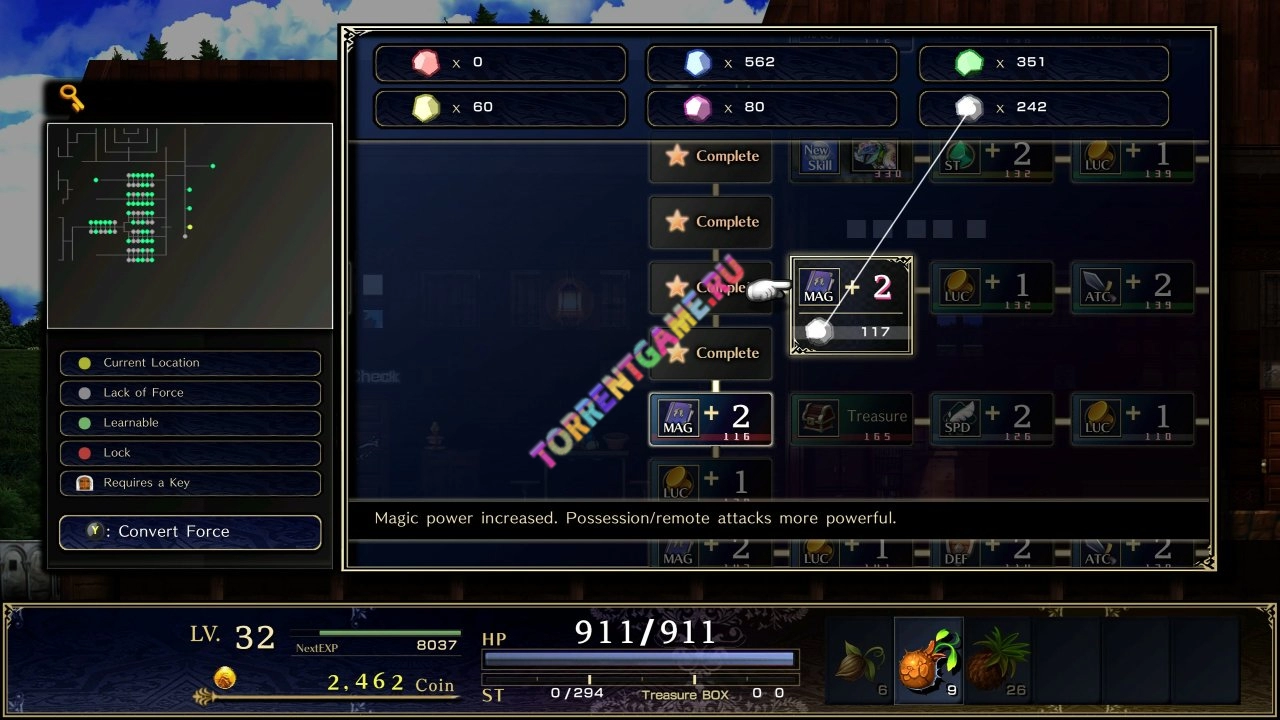
Task: Click the Learnable legend entry
Action: pos(190,423)
